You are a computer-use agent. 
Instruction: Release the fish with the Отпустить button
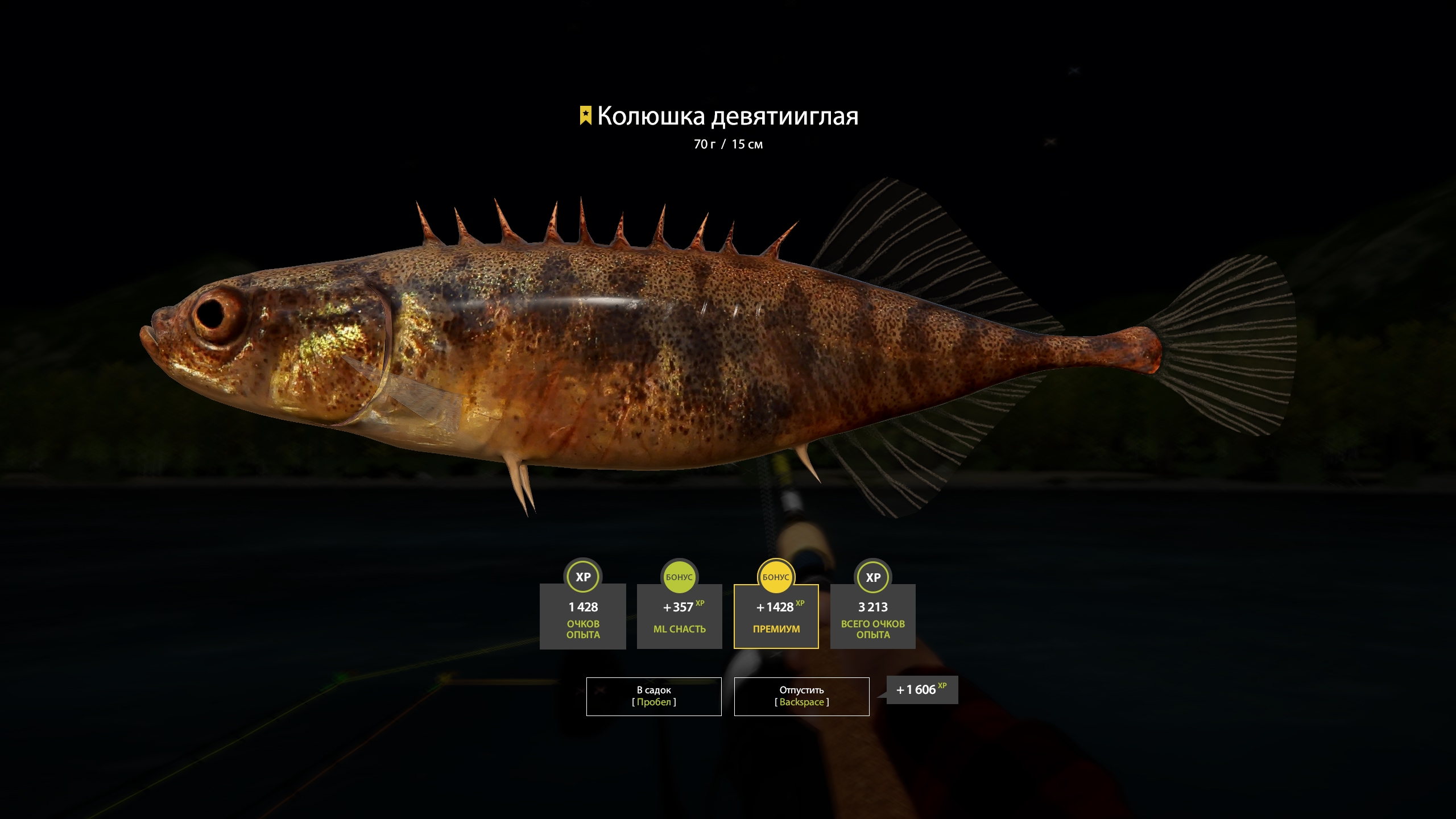pos(801,696)
